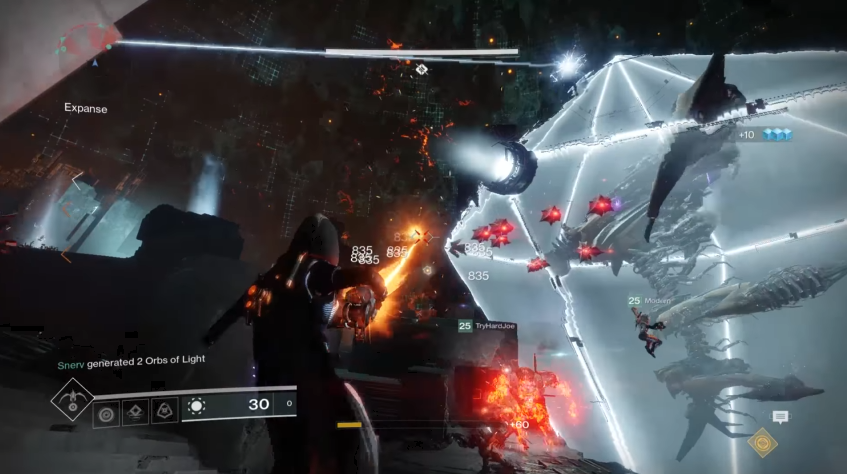The width and height of the screenshot is (847, 474).
Task: Open the radar in the corner
Action: [x=87, y=40]
